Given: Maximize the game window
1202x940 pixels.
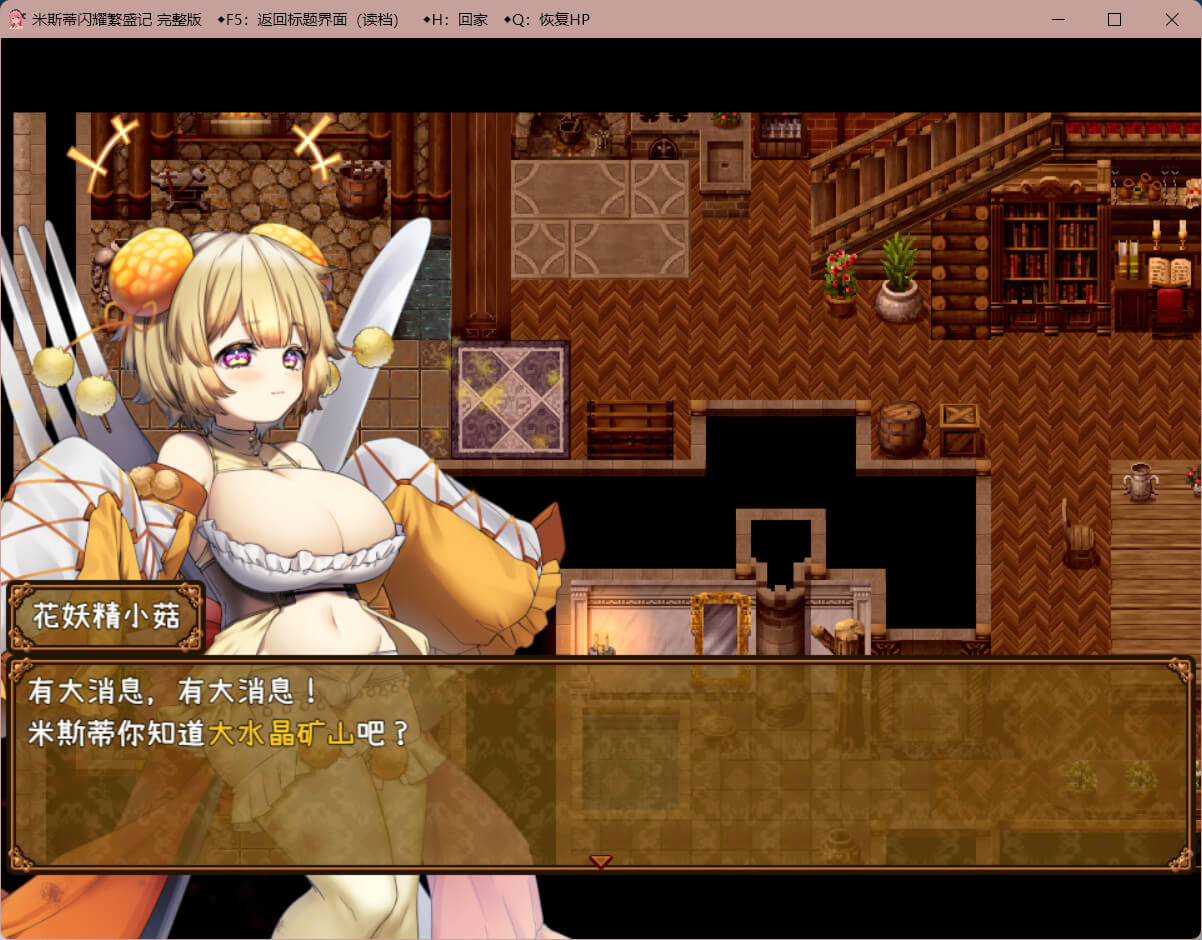Looking at the screenshot, I should pyautogui.click(x=1114, y=19).
